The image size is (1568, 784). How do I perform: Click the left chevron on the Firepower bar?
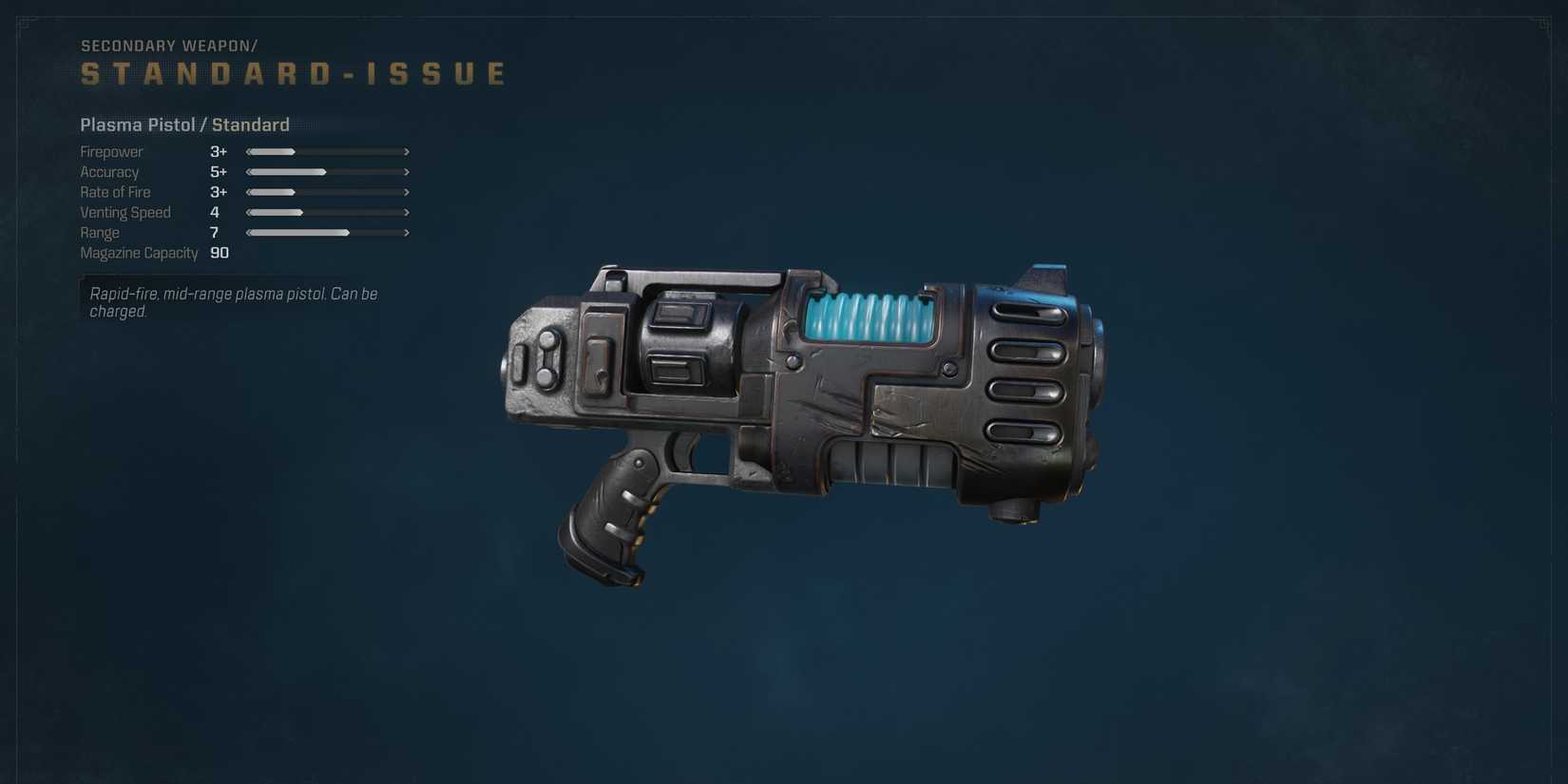click(x=248, y=151)
